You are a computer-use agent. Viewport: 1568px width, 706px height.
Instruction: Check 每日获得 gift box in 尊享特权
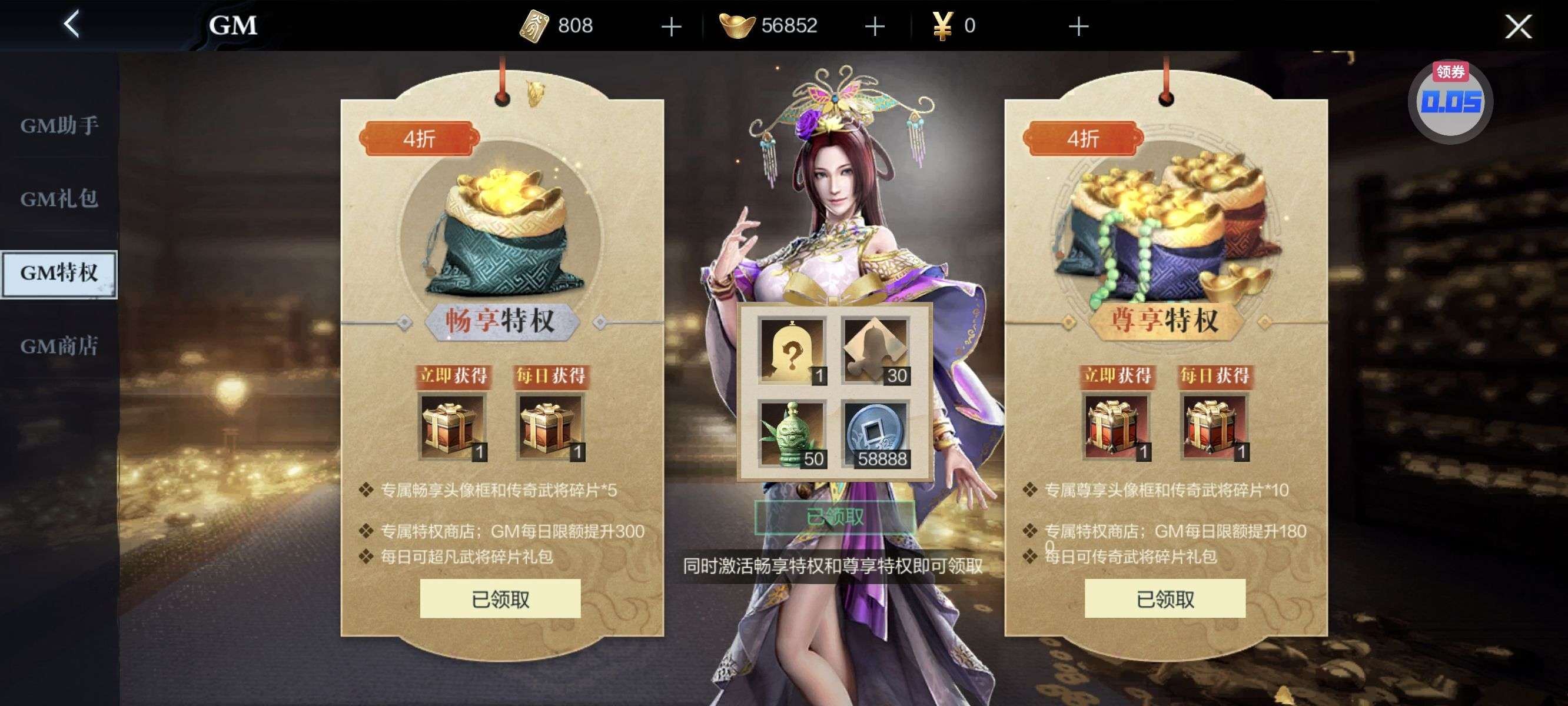[x=1214, y=427]
